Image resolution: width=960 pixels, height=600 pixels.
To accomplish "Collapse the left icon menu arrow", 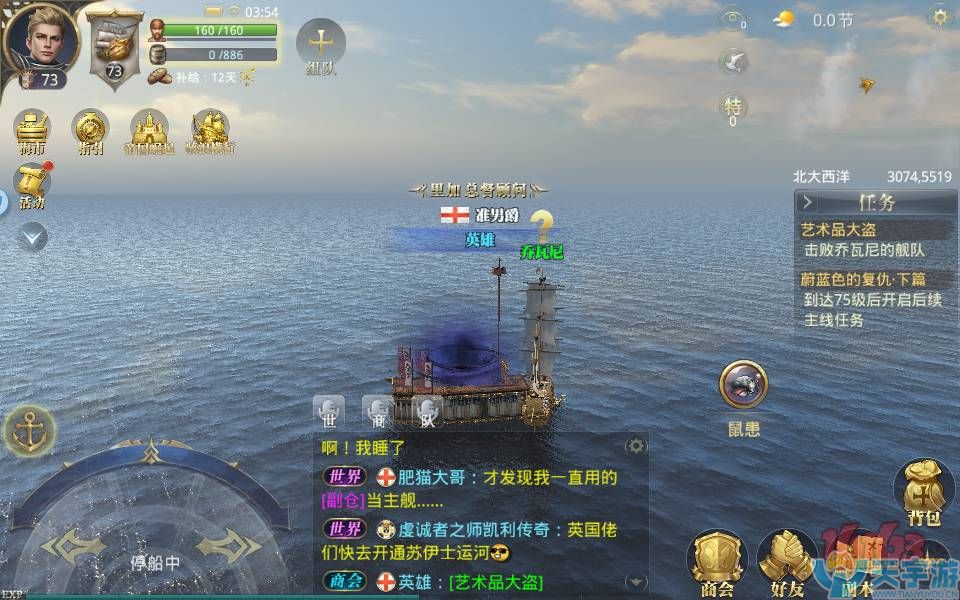I will pos(32,237).
